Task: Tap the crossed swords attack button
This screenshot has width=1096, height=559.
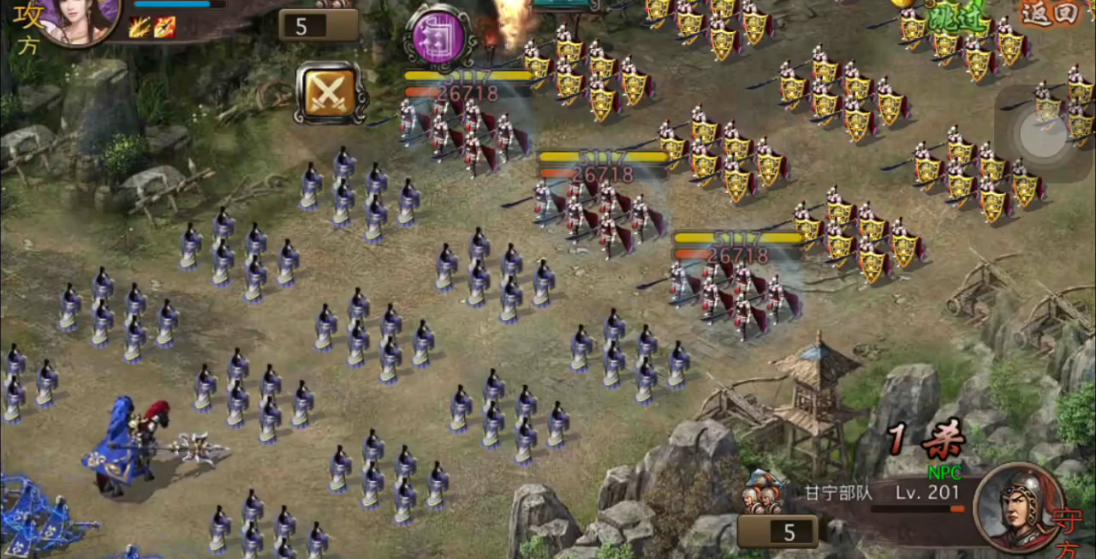Action: point(327,93)
